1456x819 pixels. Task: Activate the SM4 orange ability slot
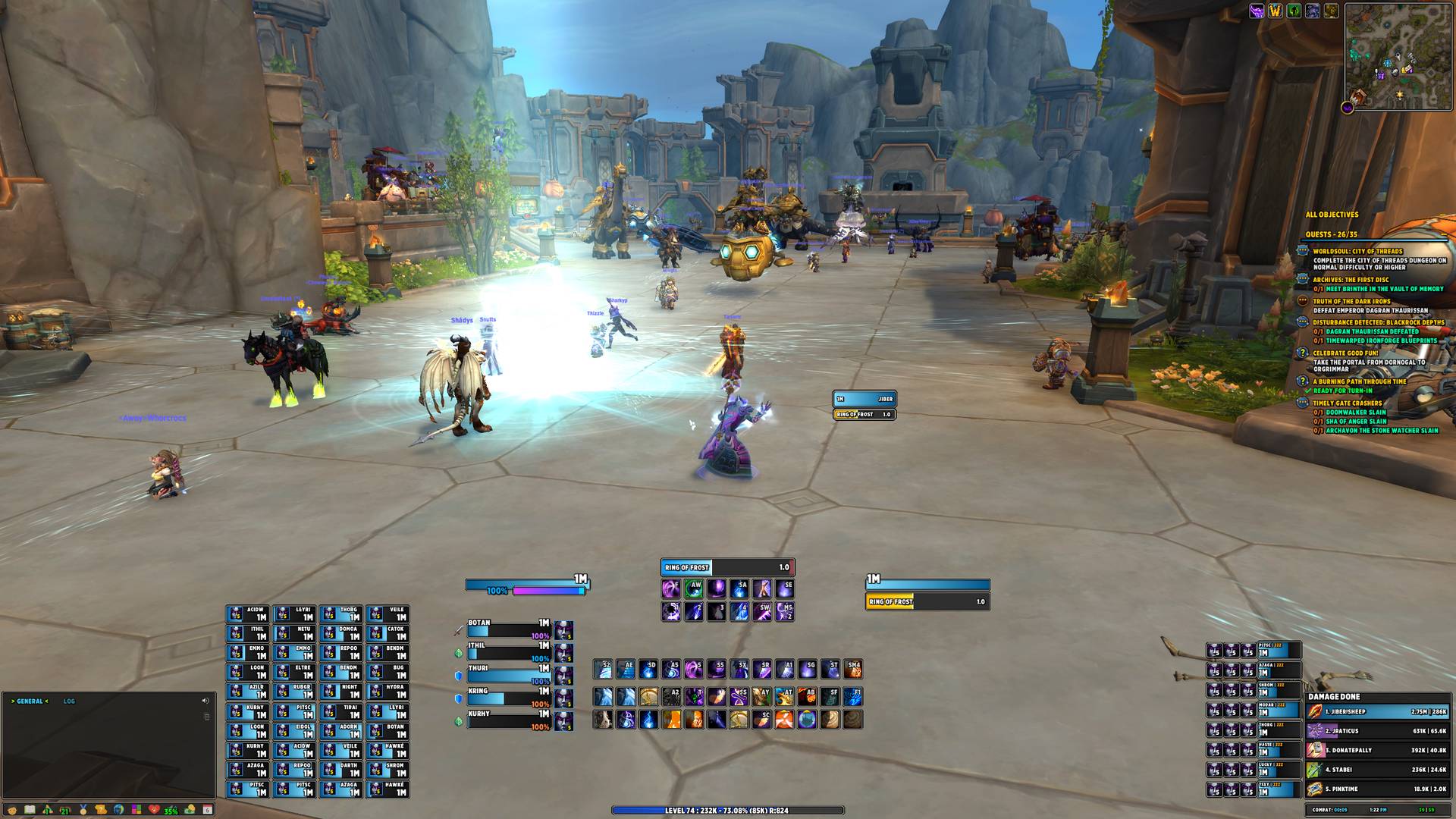pyautogui.click(x=853, y=669)
